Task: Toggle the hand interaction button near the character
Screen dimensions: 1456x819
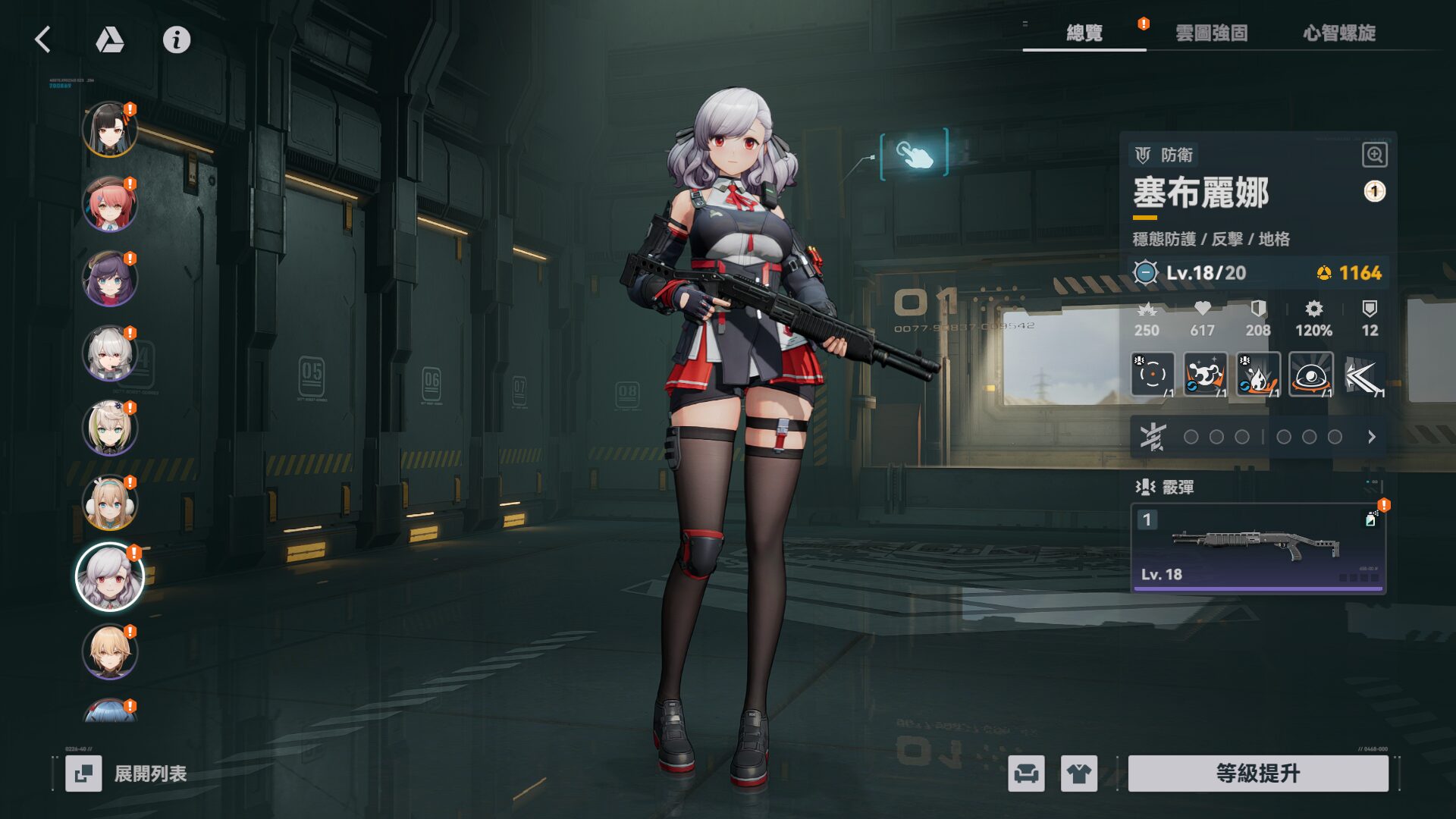Action: point(915,154)
